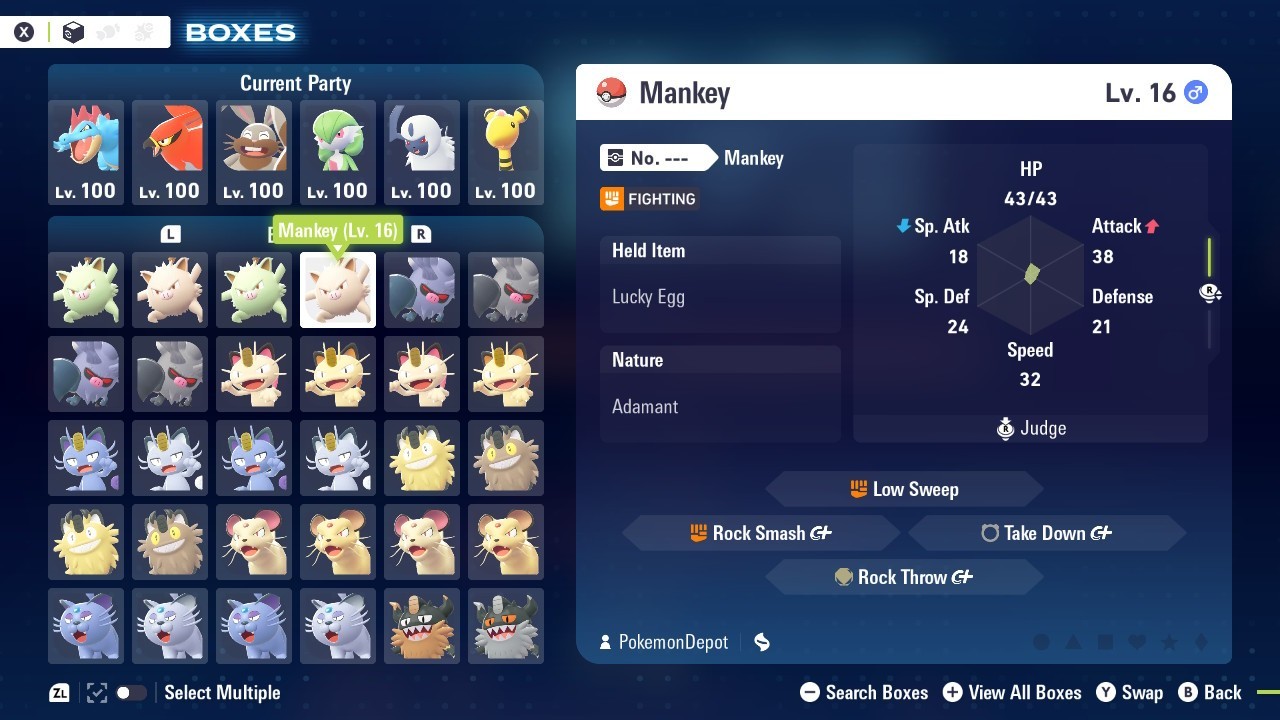
Task: Open the No. --- species entry field
Action: tap(655, 157)
